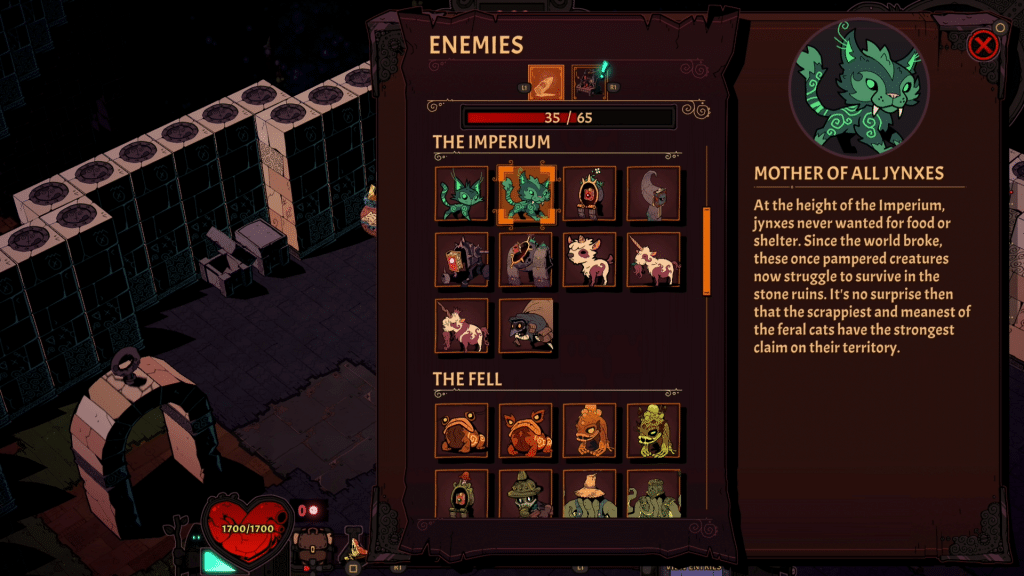The image size is (1024, 576).
Task: Choose the red hooded cultist entry
Action: (x=589, y=193)
